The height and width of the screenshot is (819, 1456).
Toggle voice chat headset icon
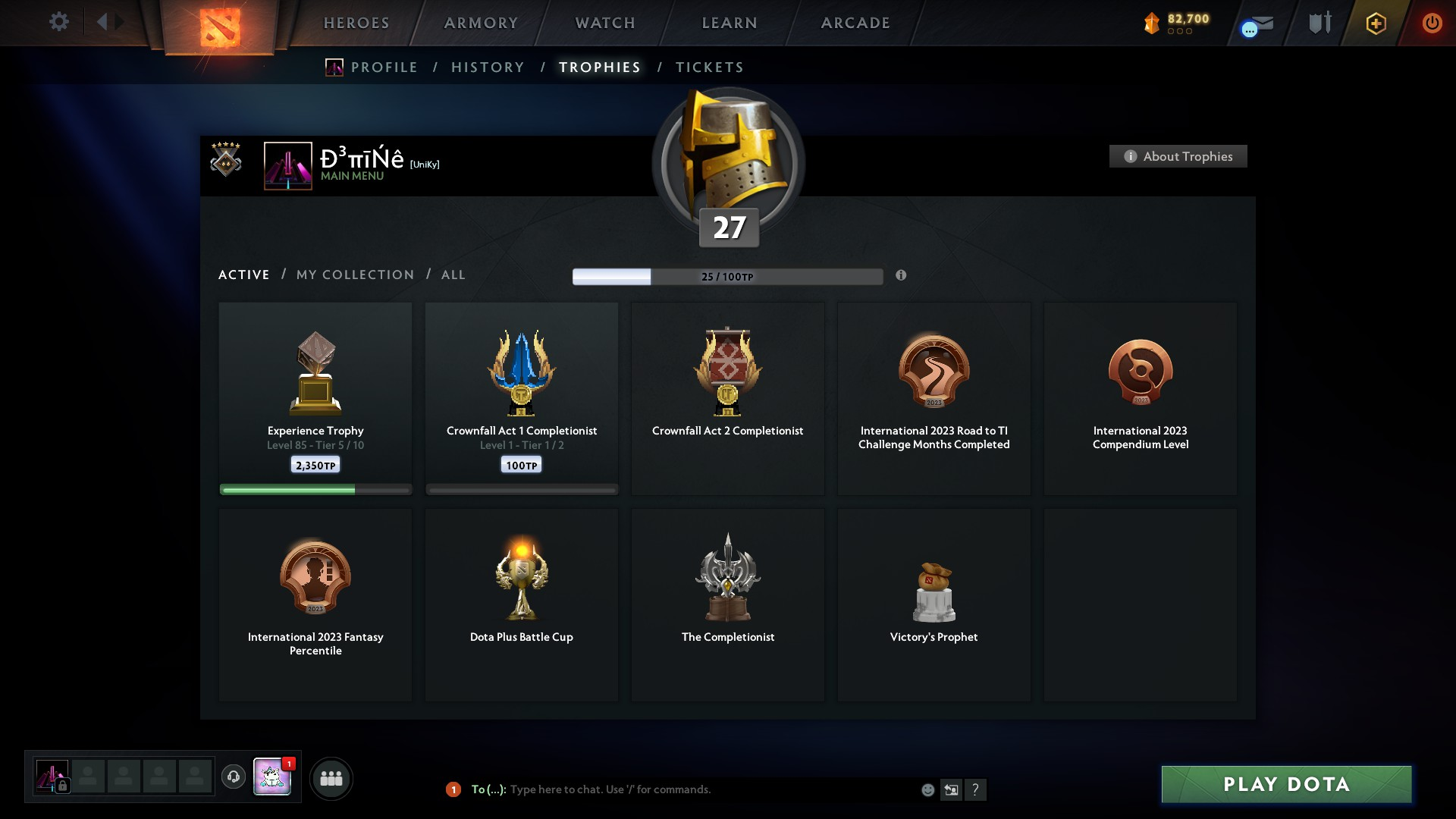pos(234,778)
